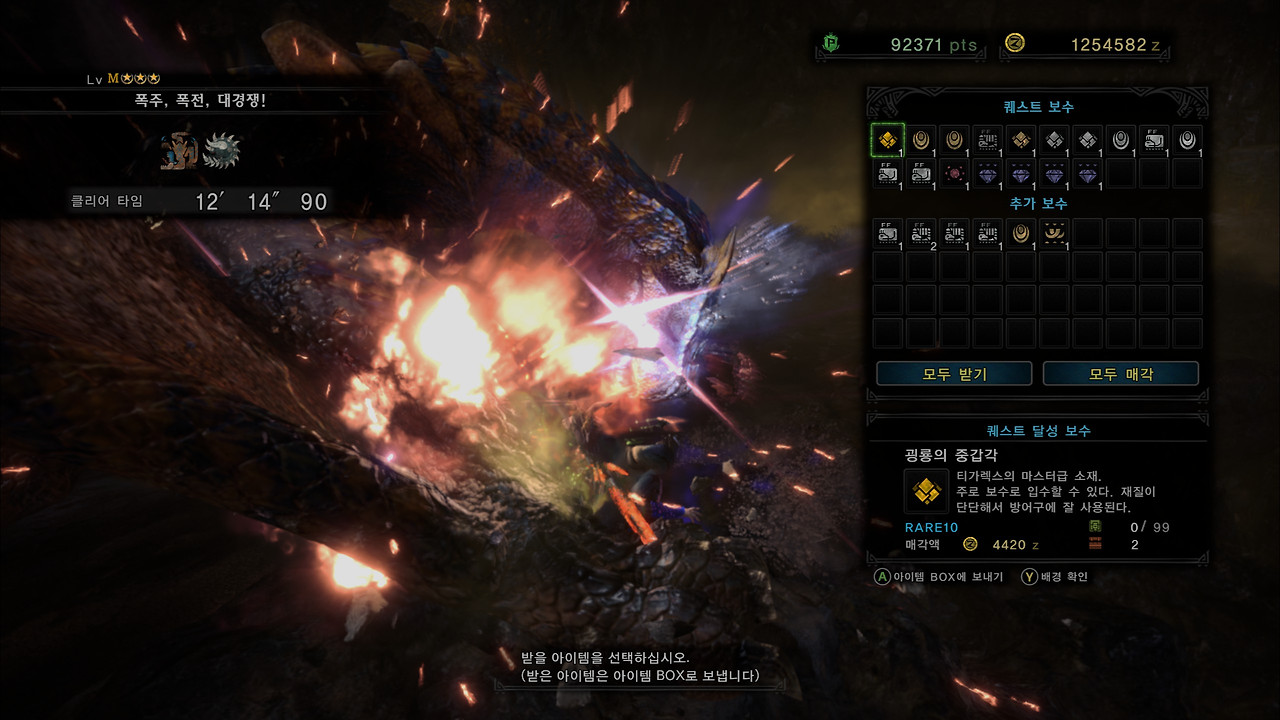Select the gold crown-shaped item in bonus rewards

pyautogui.click(x=1054, y=234)
